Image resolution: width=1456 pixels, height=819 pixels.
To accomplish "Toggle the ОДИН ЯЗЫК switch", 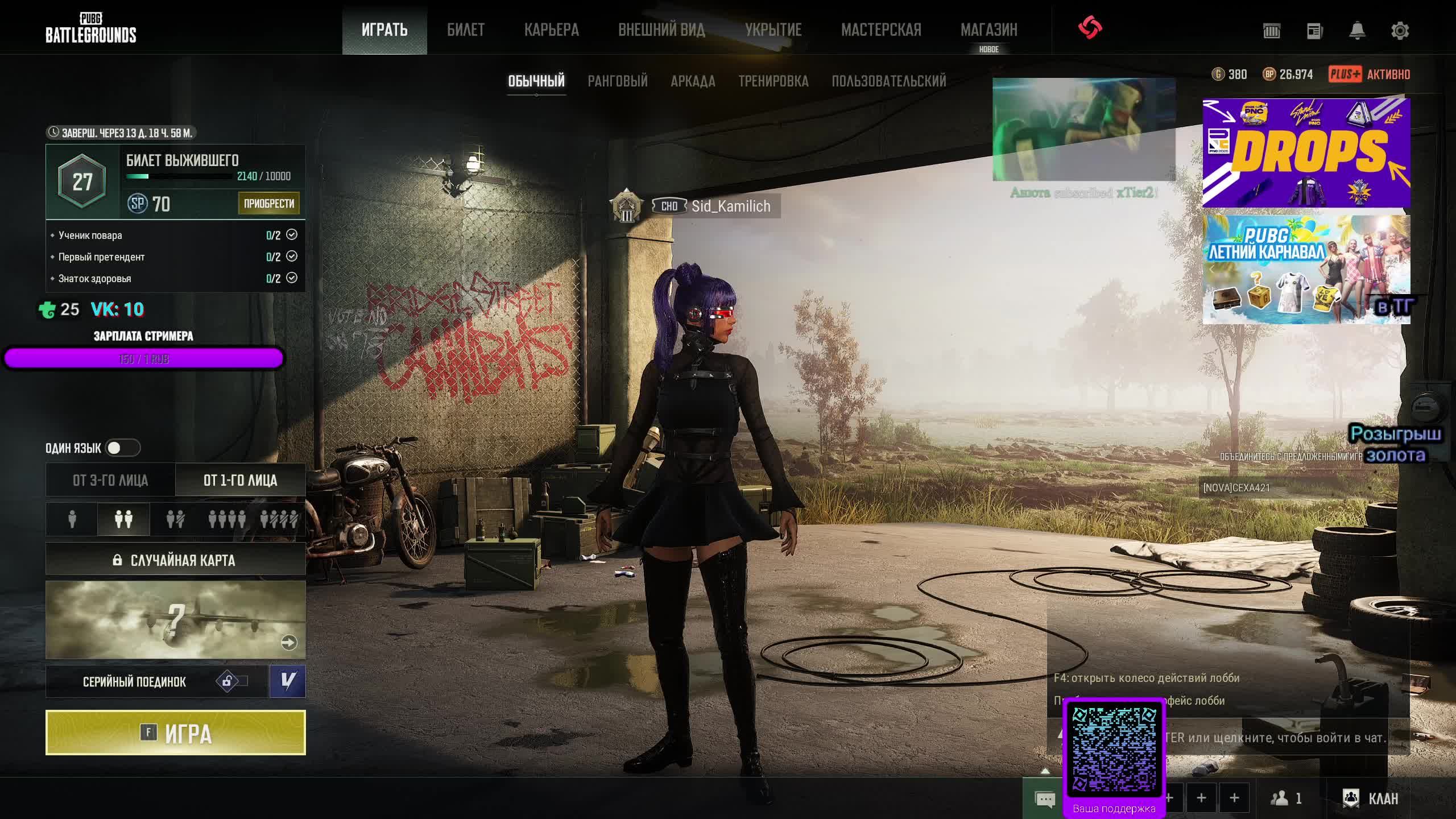I will [122, 448].
